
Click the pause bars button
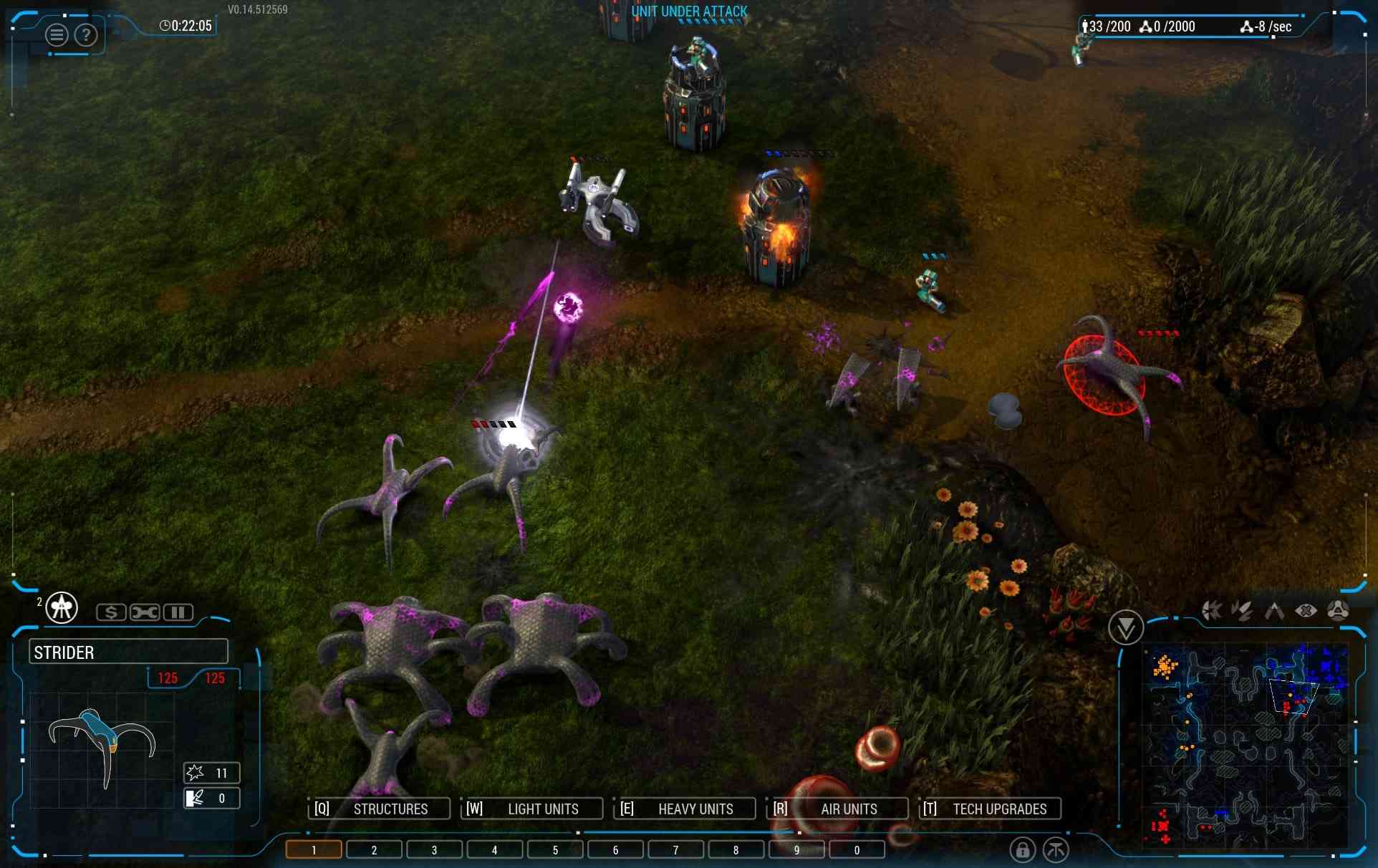[x=178, y=612]
